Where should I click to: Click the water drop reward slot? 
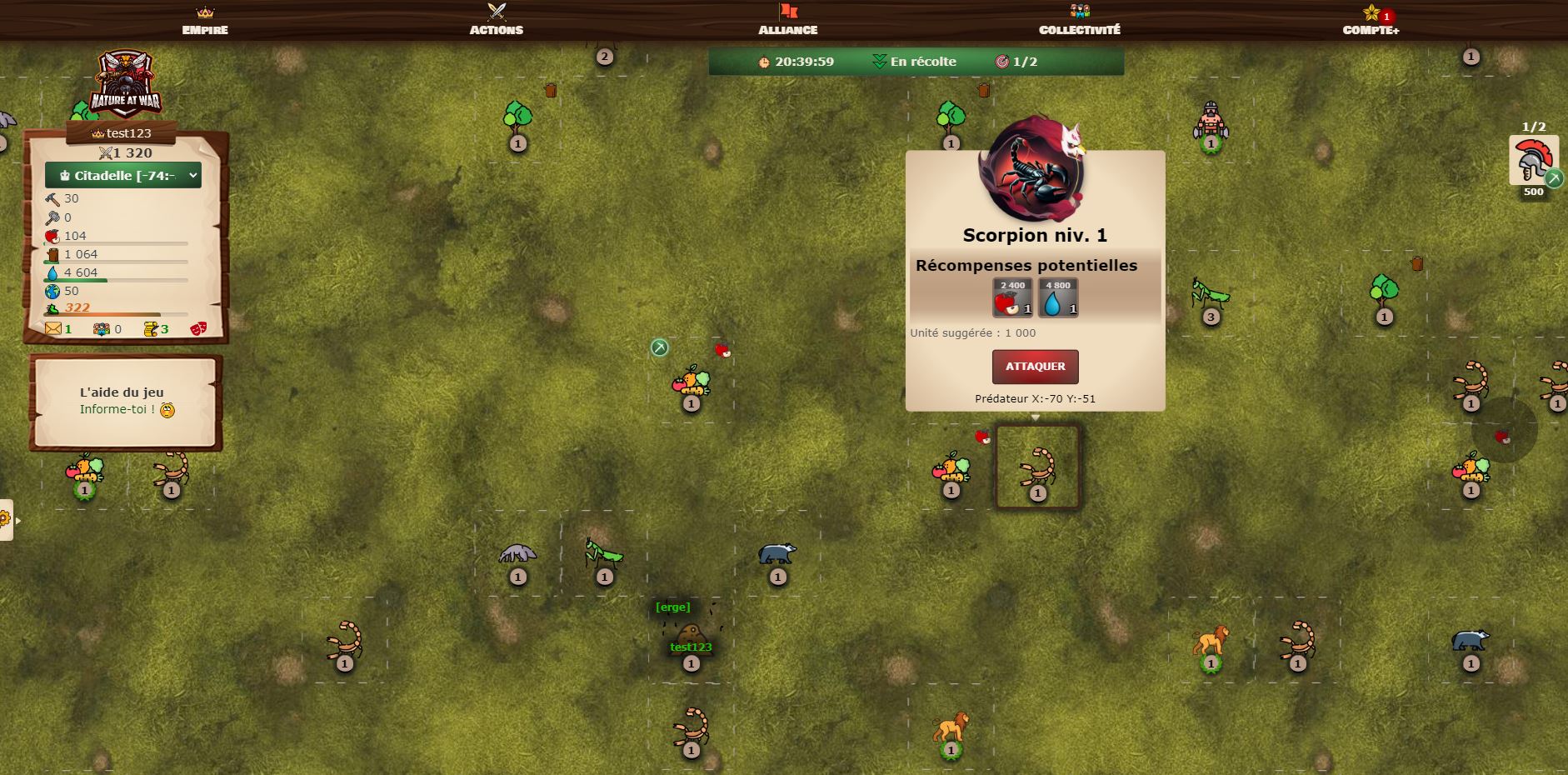pos(1058,298)
